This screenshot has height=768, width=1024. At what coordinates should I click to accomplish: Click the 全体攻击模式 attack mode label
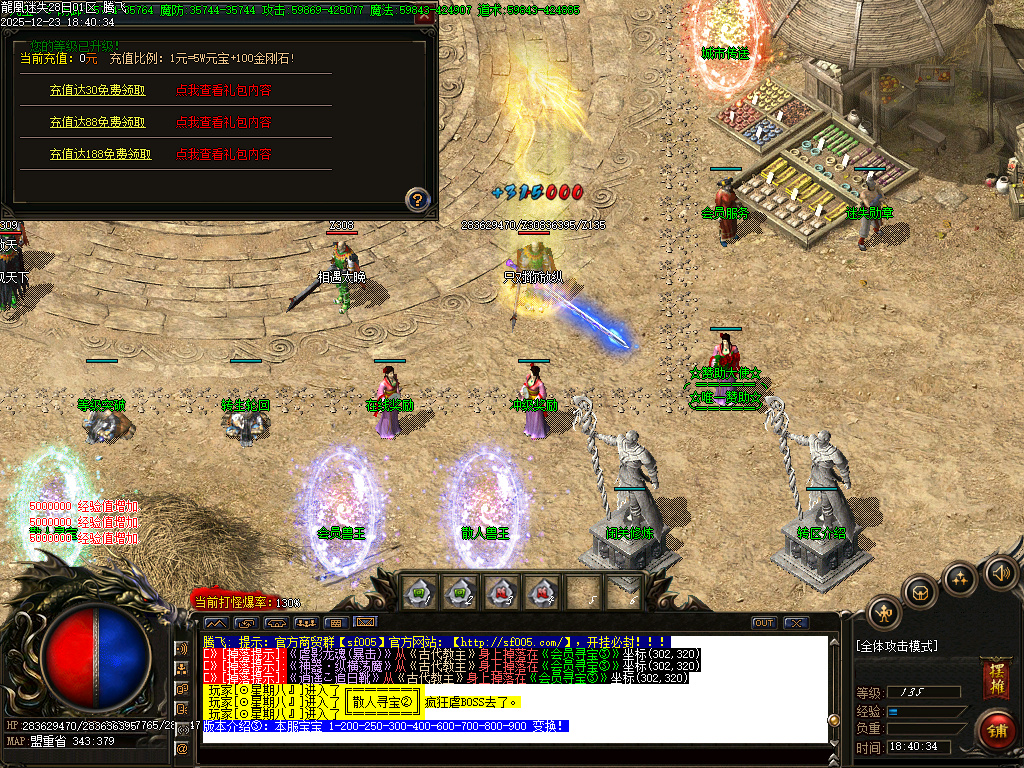pyautogui.click(x=897, y=646)
